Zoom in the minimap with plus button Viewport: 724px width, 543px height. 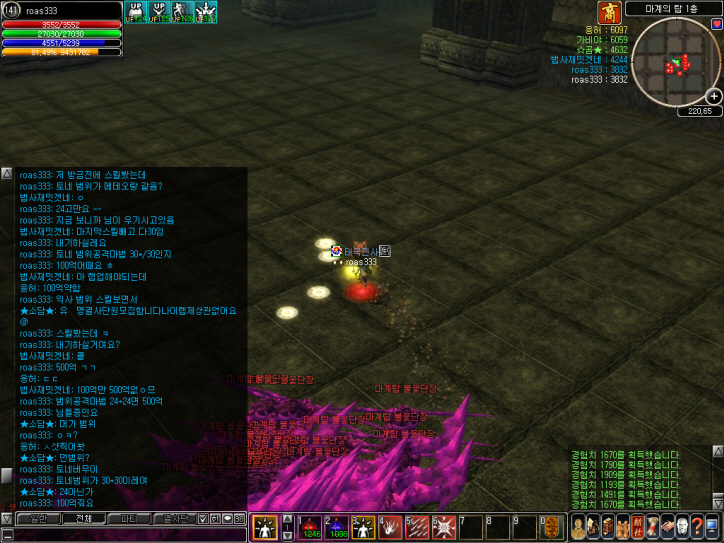tap(713, 96)
